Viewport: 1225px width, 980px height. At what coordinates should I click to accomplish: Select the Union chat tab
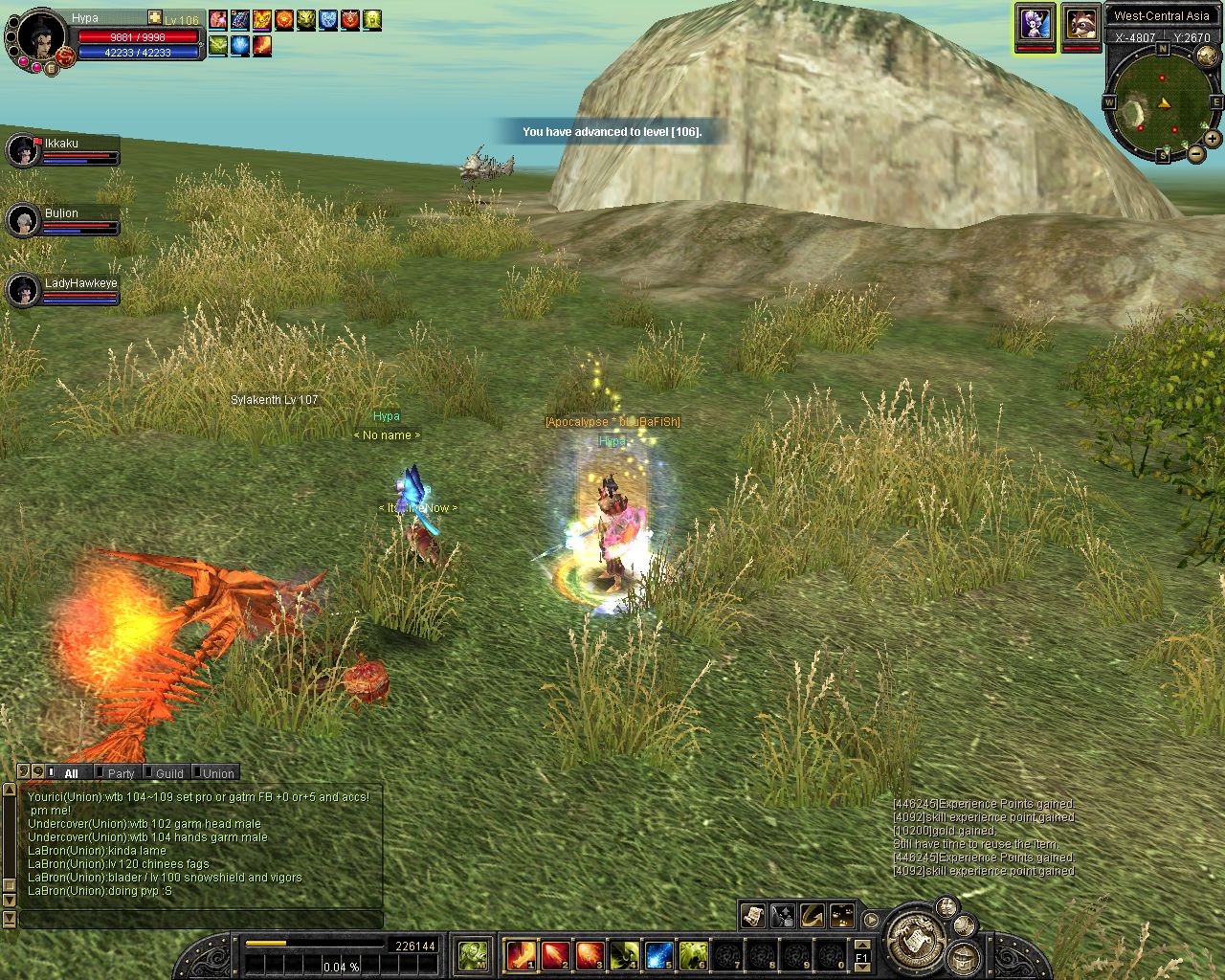coord(217,773)
